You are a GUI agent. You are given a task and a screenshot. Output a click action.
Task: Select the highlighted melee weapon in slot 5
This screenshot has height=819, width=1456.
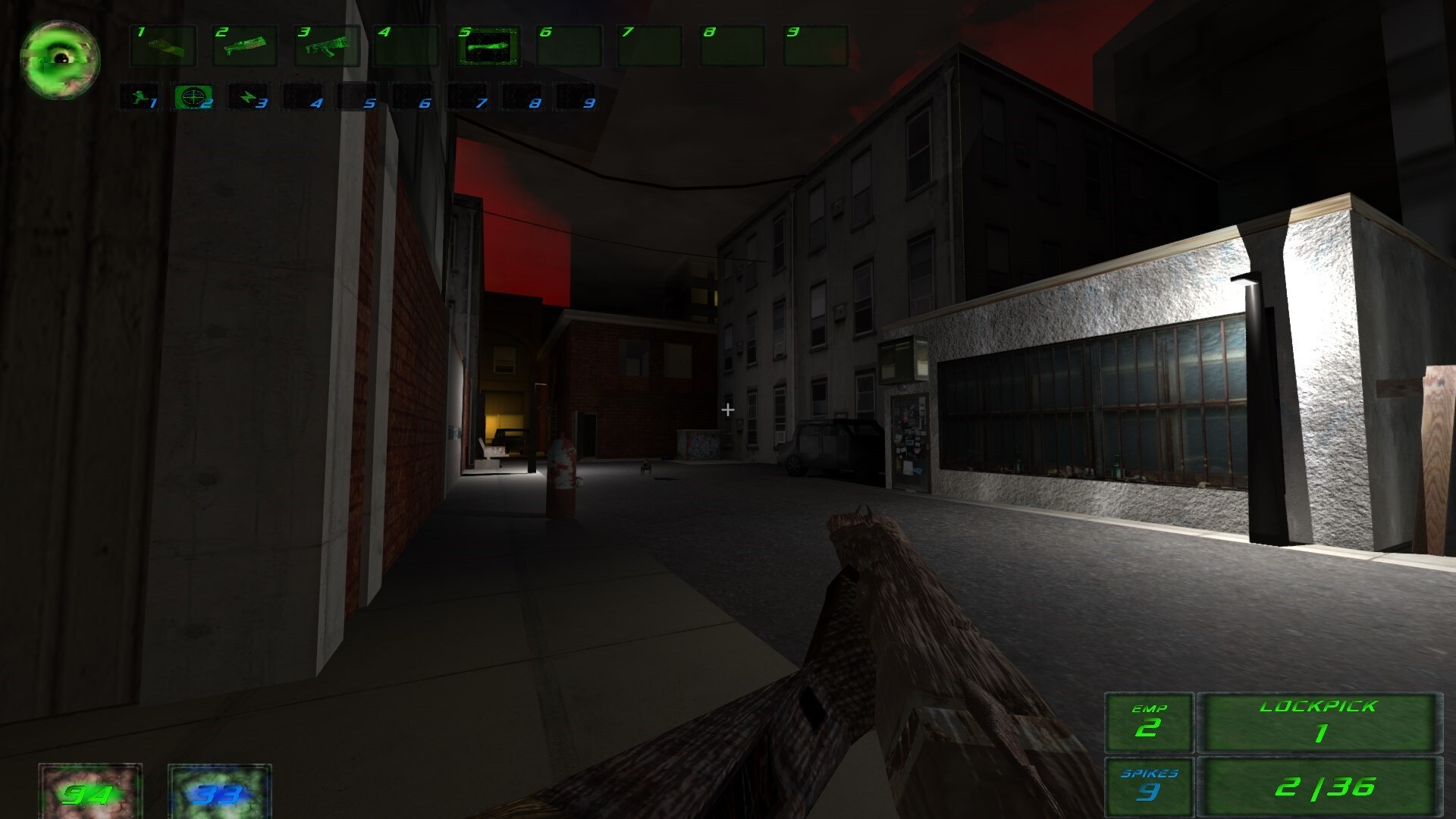[489, 47]
